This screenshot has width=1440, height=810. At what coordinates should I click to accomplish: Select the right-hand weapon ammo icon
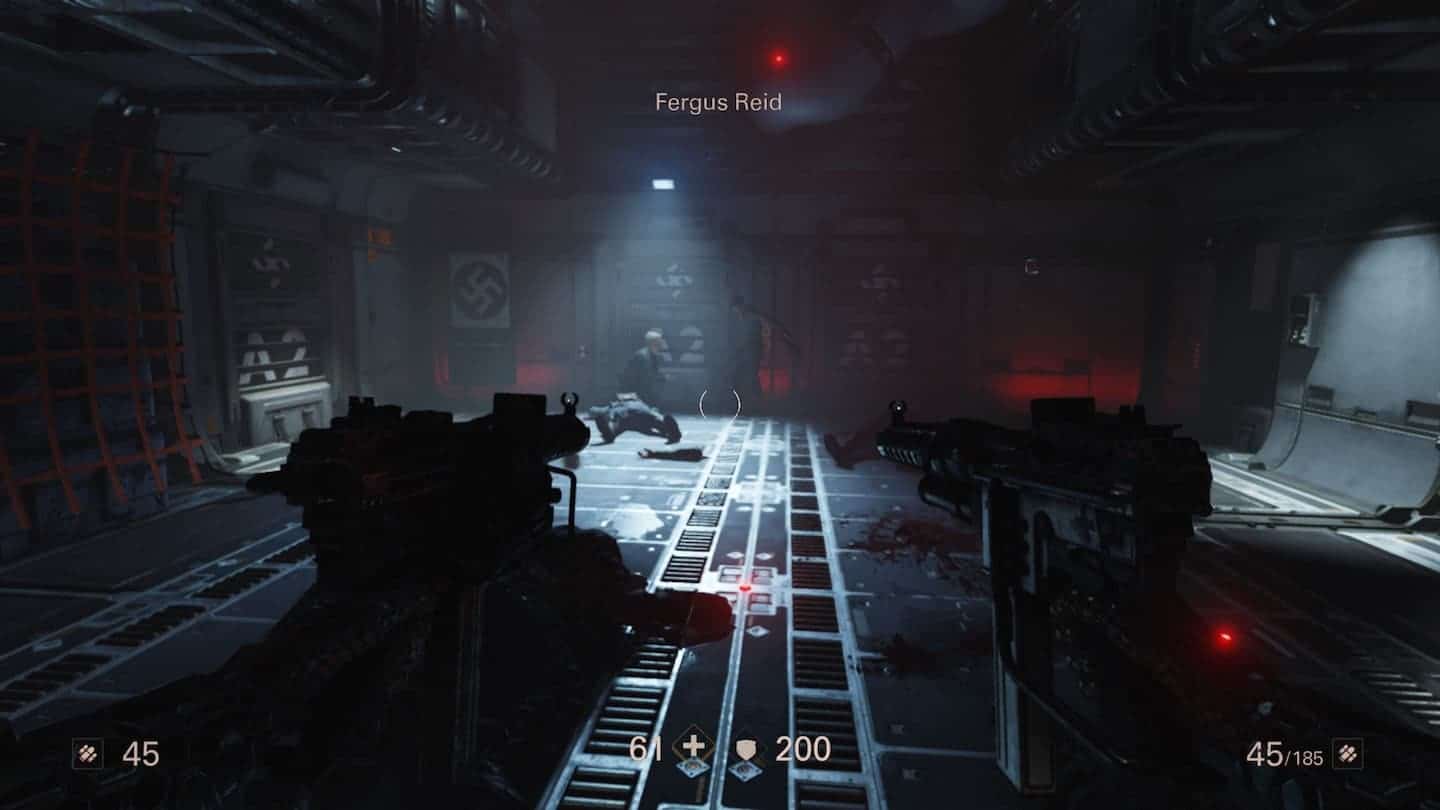coord(1347,753)
